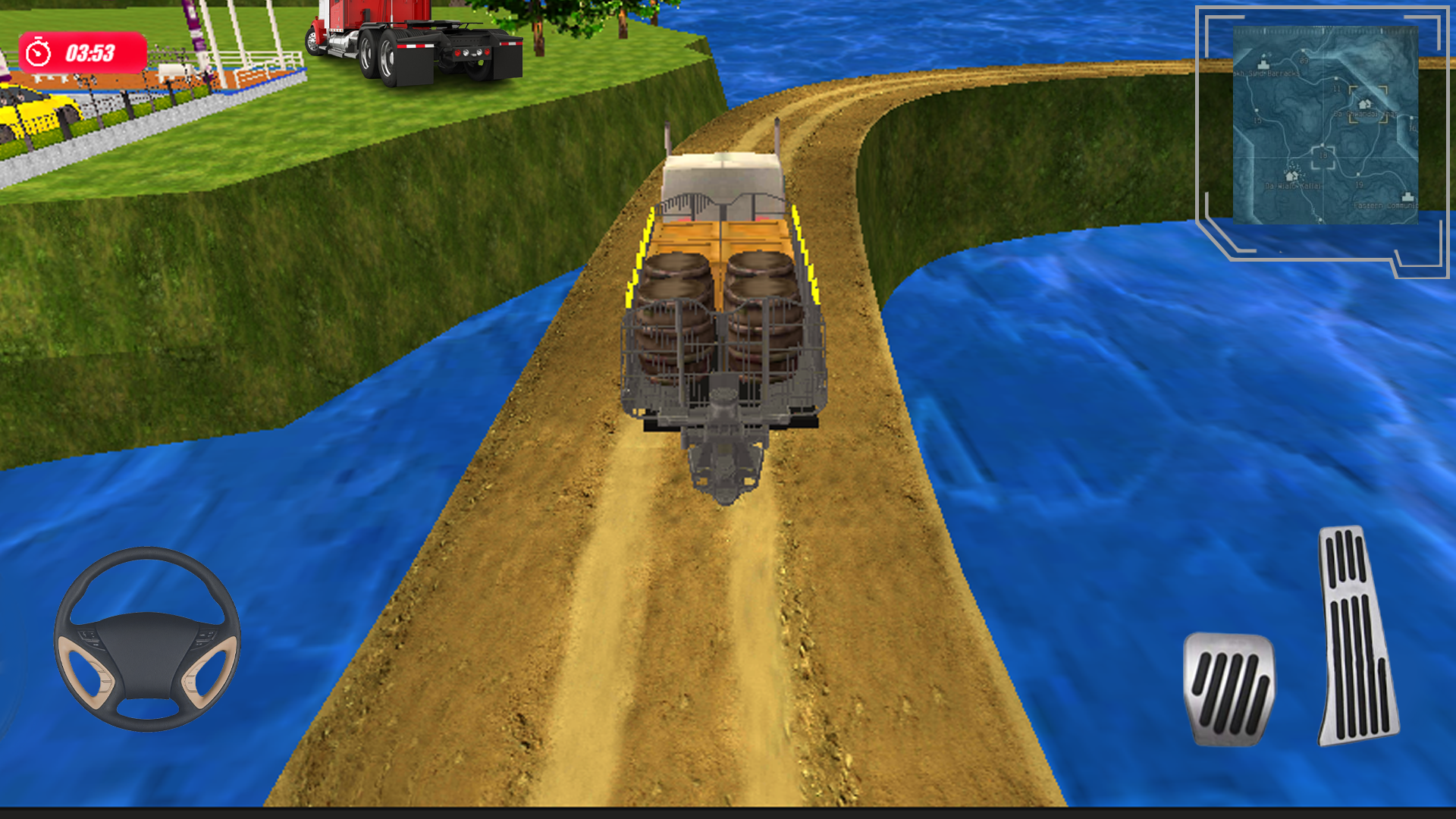1456x819 pixels.
Task: Select the Sind Barracks fort icon on minimap
Action: 1263,63
